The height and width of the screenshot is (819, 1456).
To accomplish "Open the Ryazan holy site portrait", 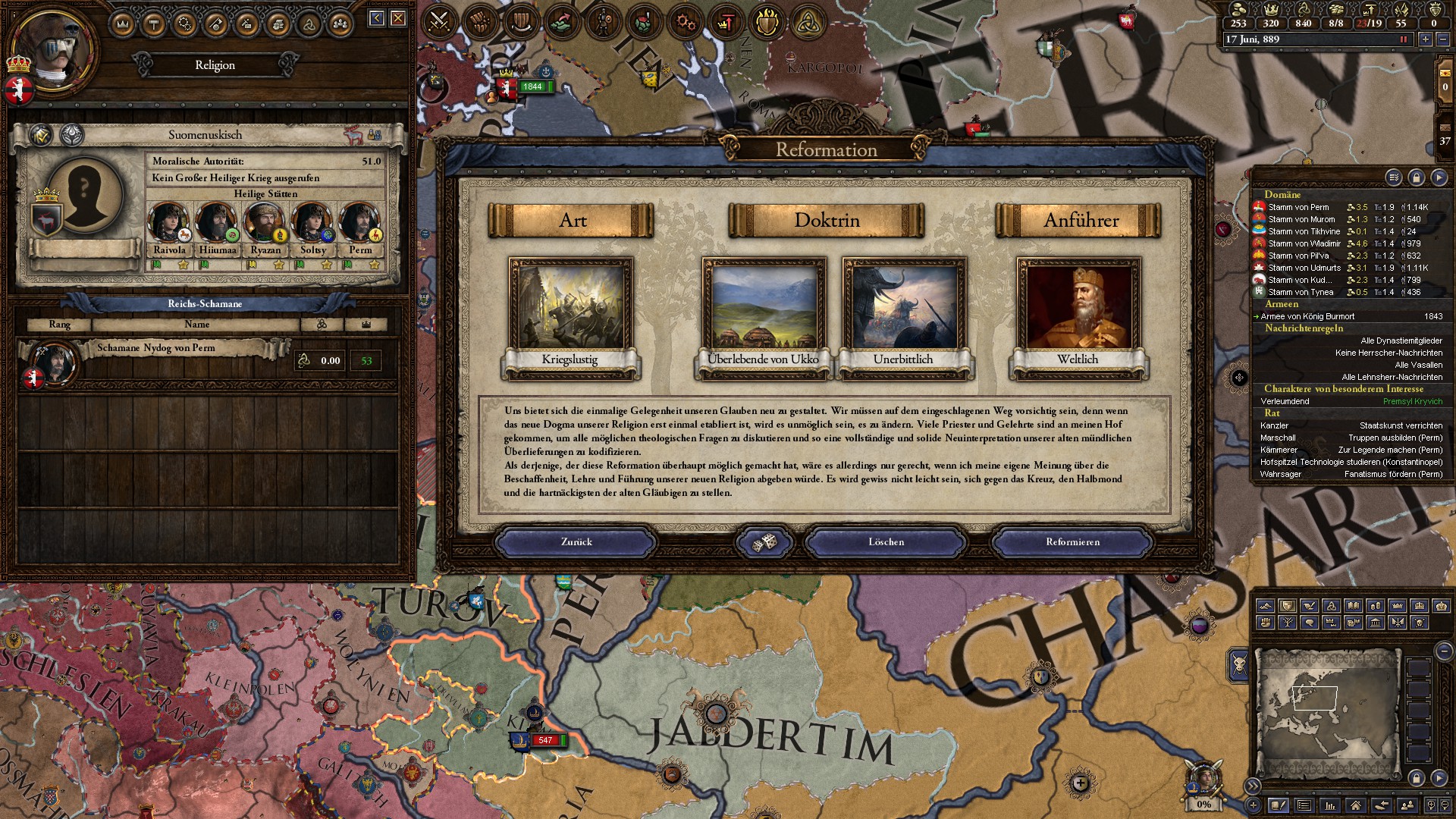I will 265,224.
